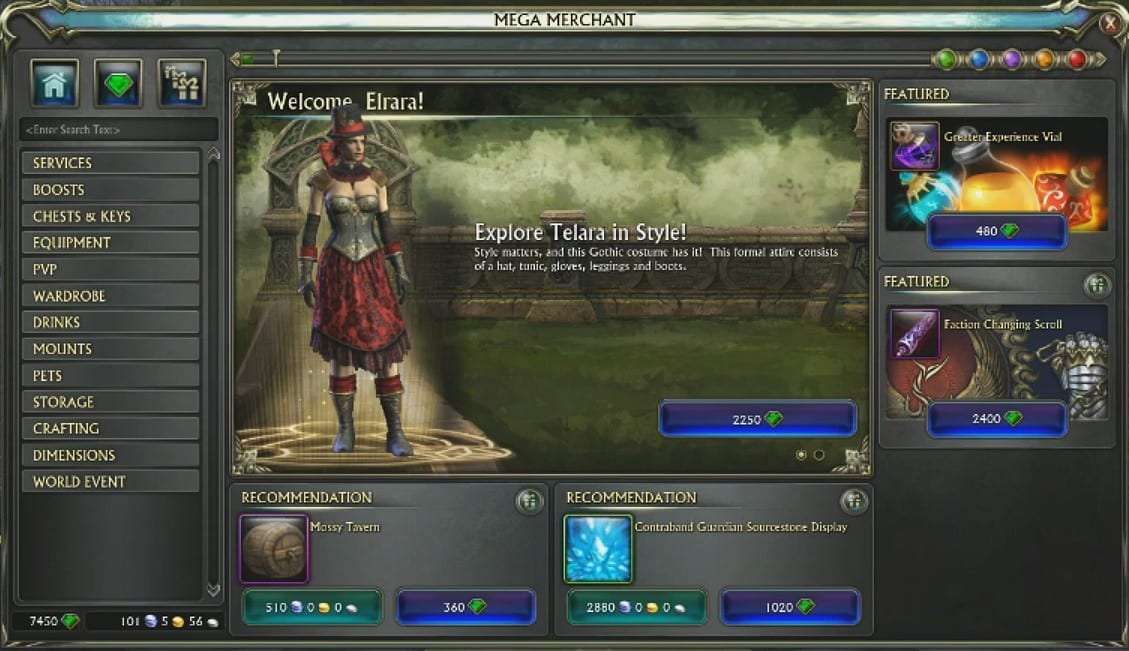Open the Services category
The height and width of the screenshot is (651, 1129).
point(110,163)
